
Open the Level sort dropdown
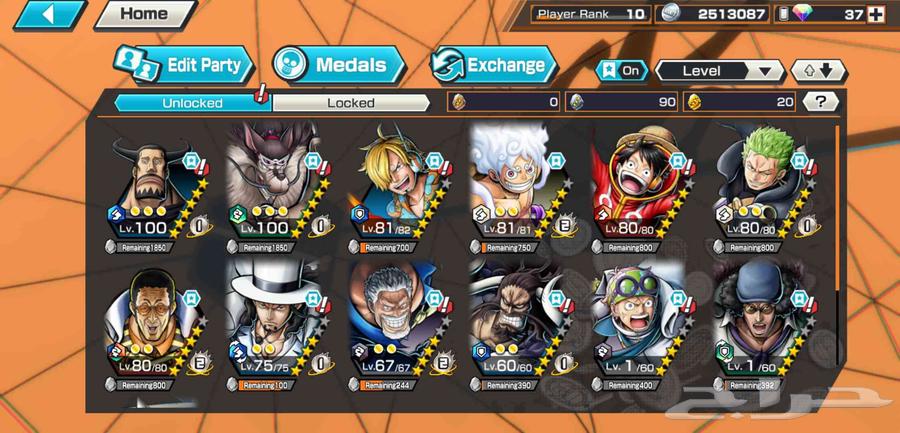click(718, 71)
